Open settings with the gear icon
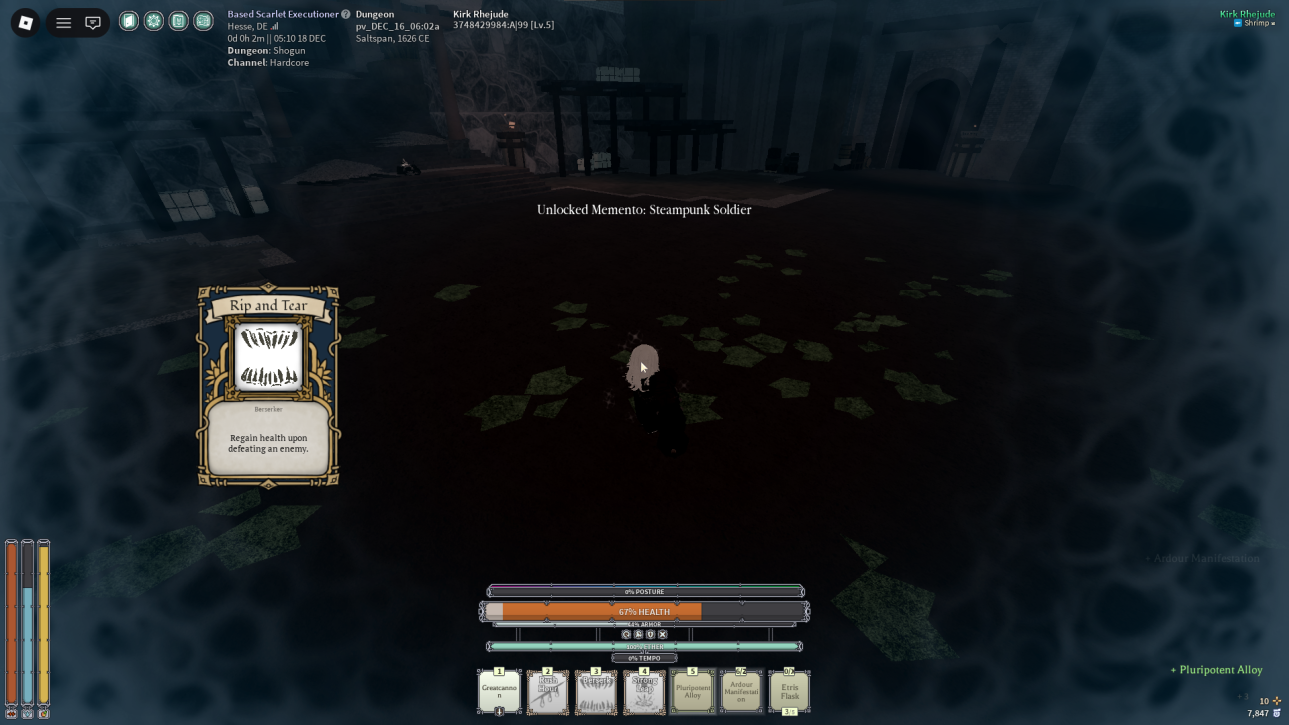1289x725 pixels. click(x=154, y=21)
